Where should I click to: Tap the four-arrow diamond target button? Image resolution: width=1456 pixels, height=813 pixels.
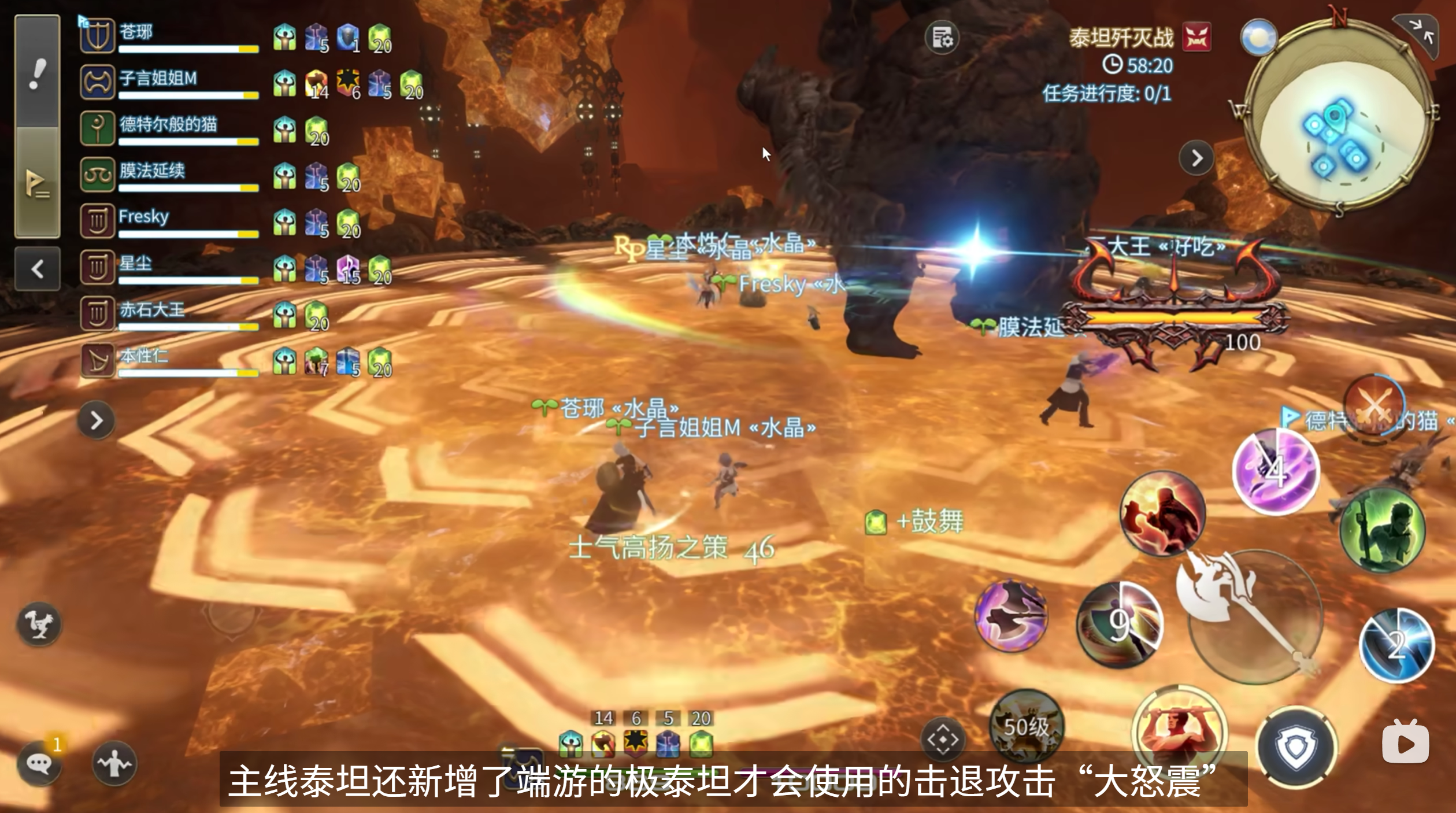(x=943, y=740)
